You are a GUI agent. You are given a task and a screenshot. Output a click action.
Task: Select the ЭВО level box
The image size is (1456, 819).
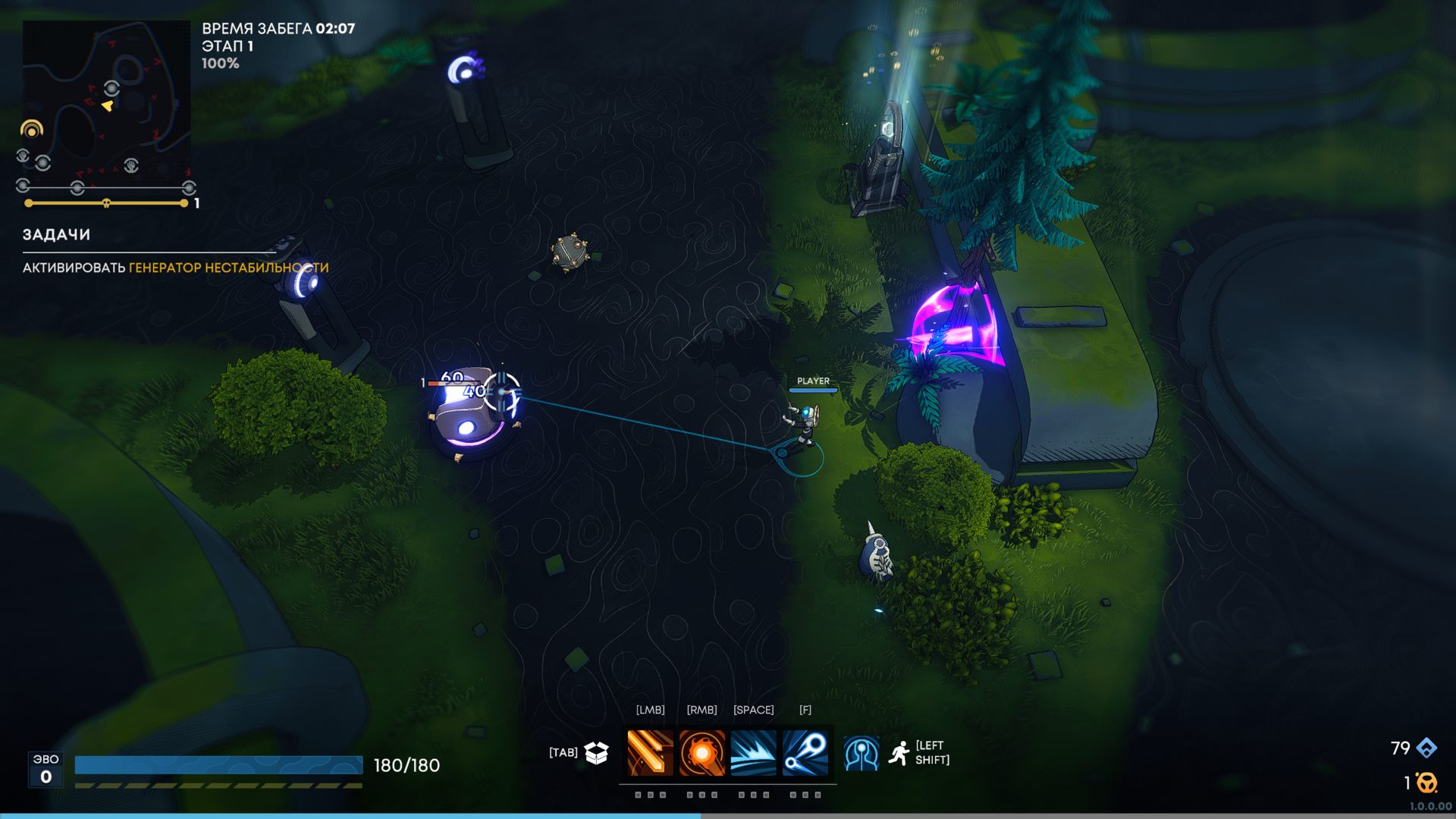pyautogui.click(x=46, y=769)
